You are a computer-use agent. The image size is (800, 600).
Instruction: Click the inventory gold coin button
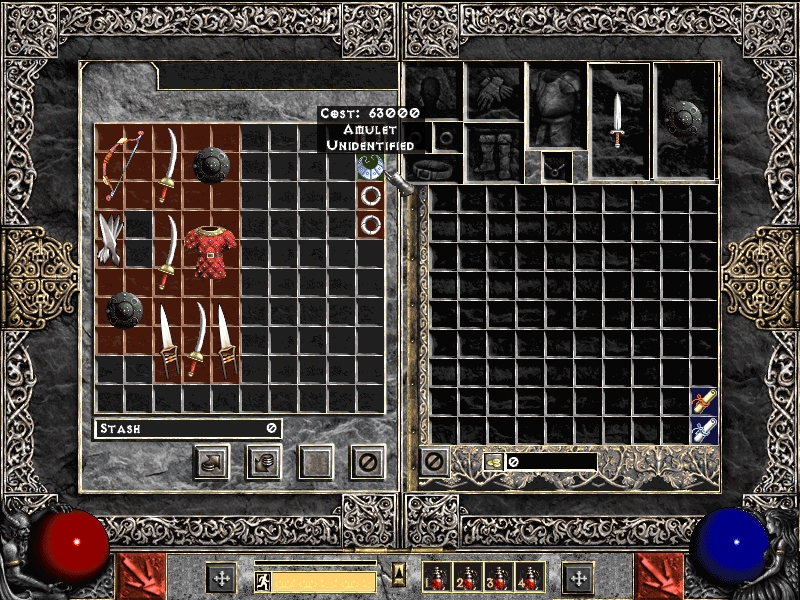[x=494, y=461]
